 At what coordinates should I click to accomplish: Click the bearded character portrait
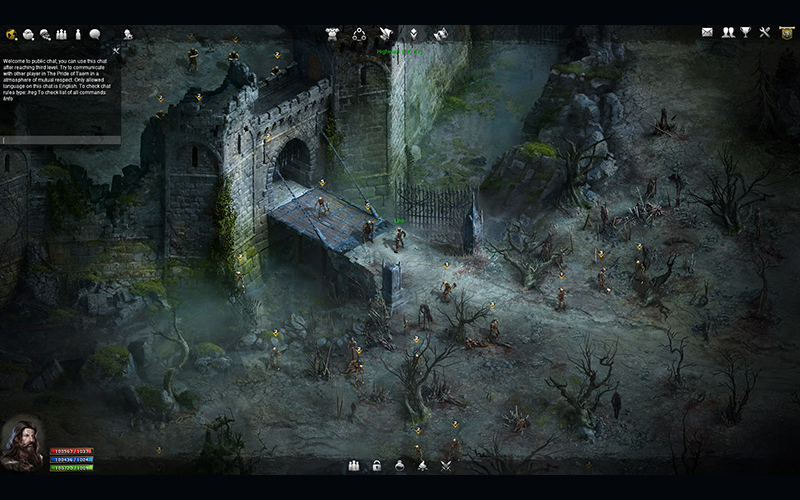point(22,441)
